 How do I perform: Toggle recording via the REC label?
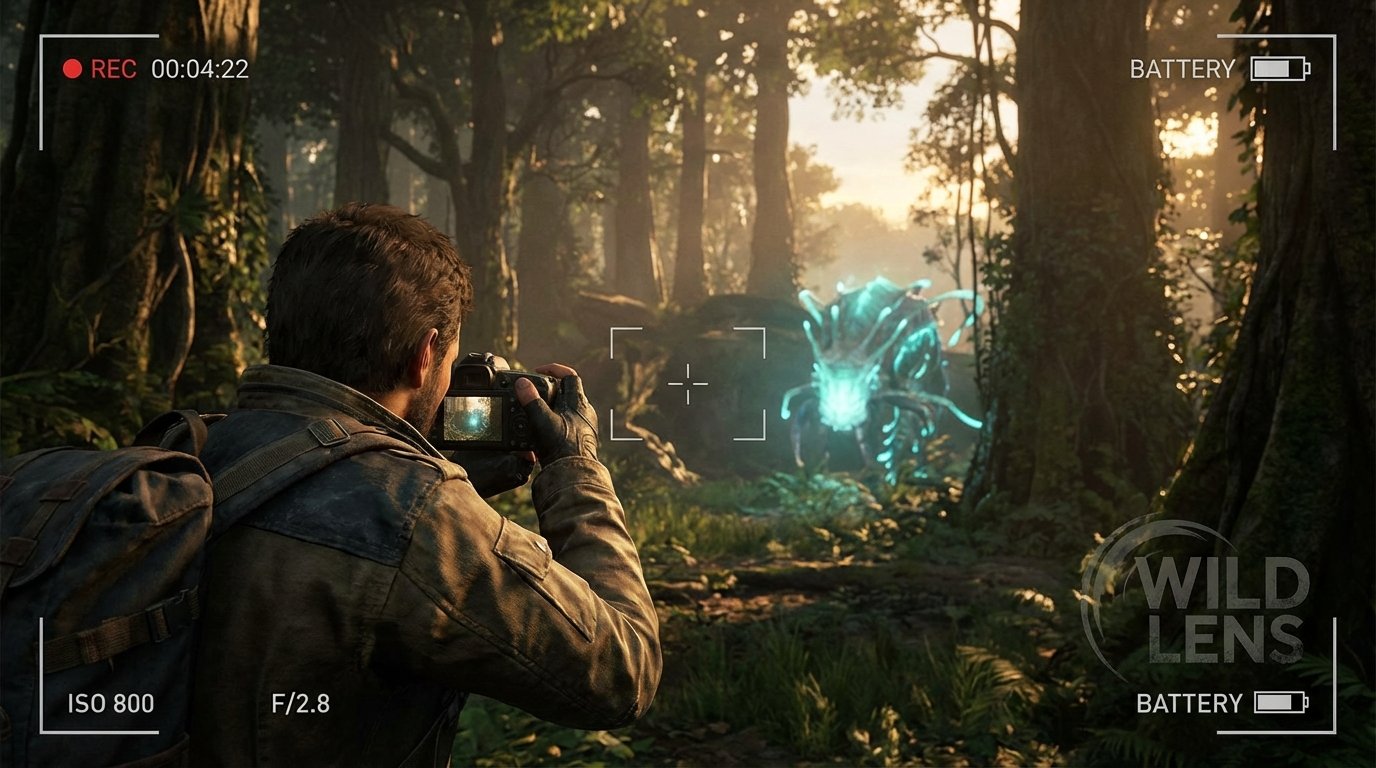(113, 68)
